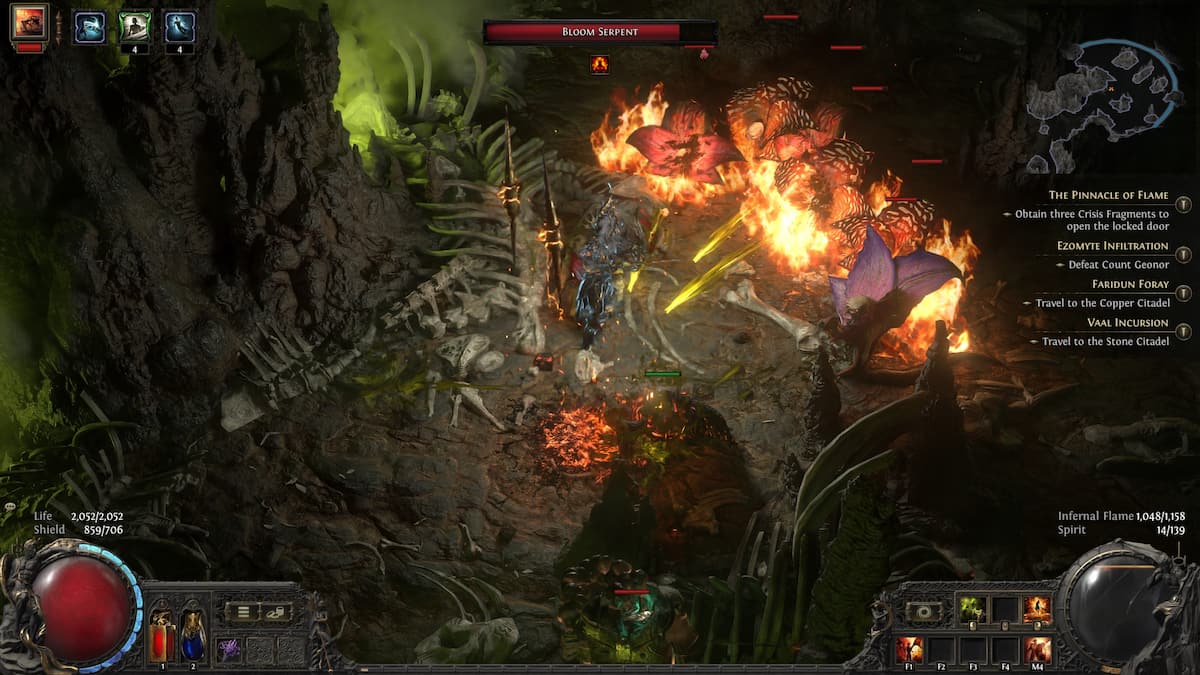Open the coins shop button

click(276, 612)
